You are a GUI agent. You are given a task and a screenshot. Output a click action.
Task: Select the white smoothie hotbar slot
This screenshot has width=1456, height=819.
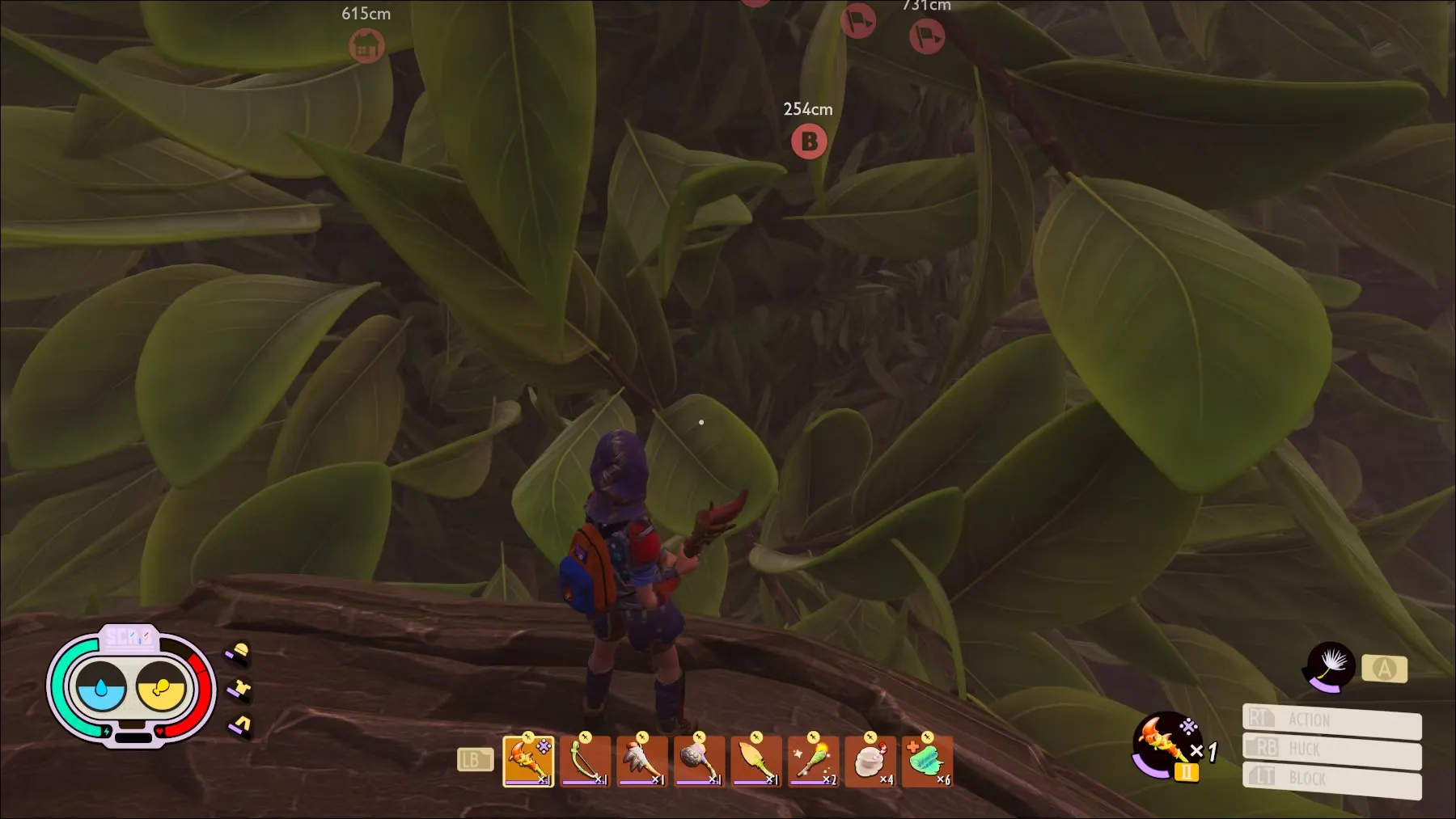pos(870,762)
